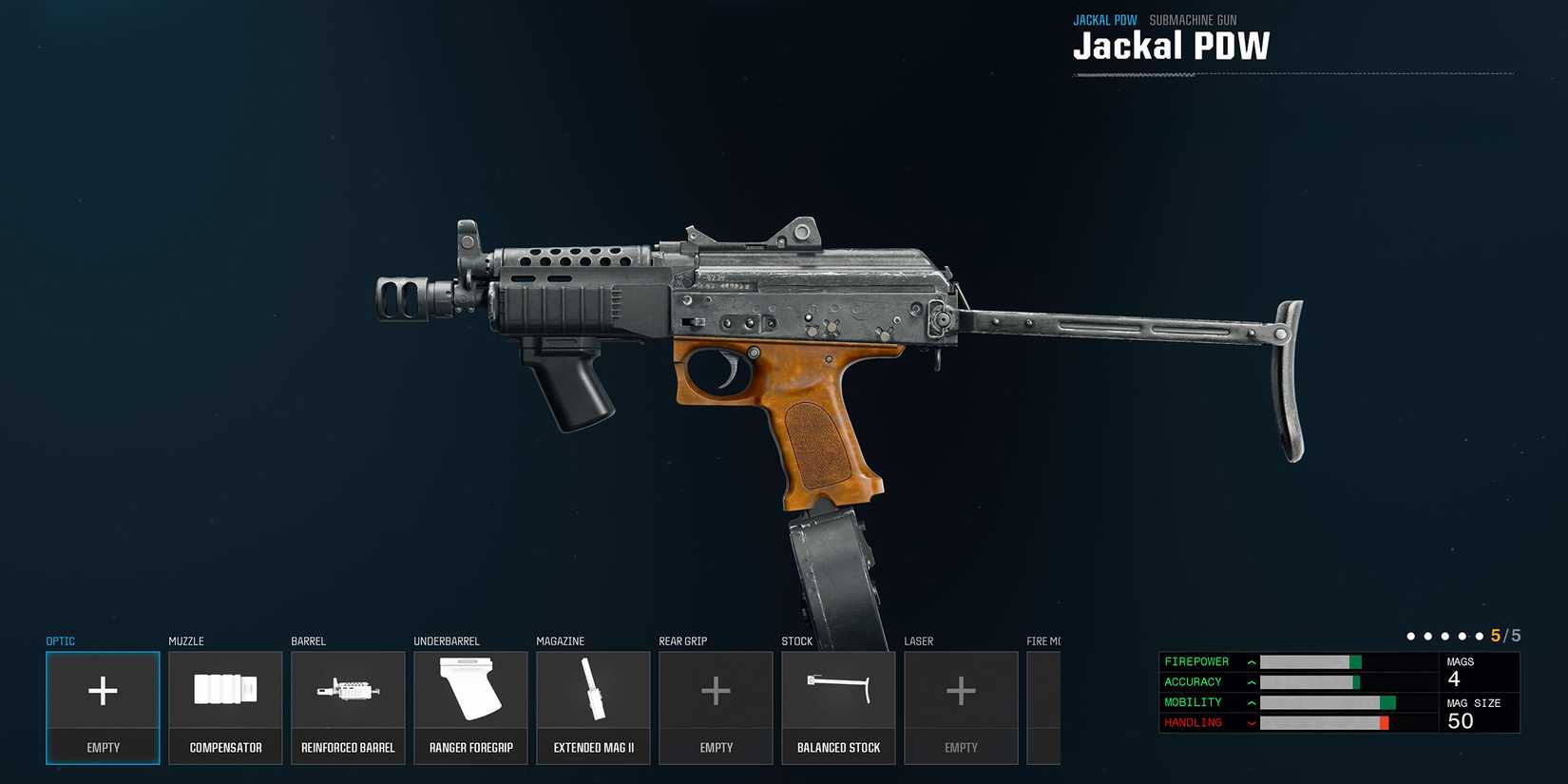Click the Submachine Gun category label
Image resolution: width=1568 pixels, height=784 pixels.
tap(1193, 19)
